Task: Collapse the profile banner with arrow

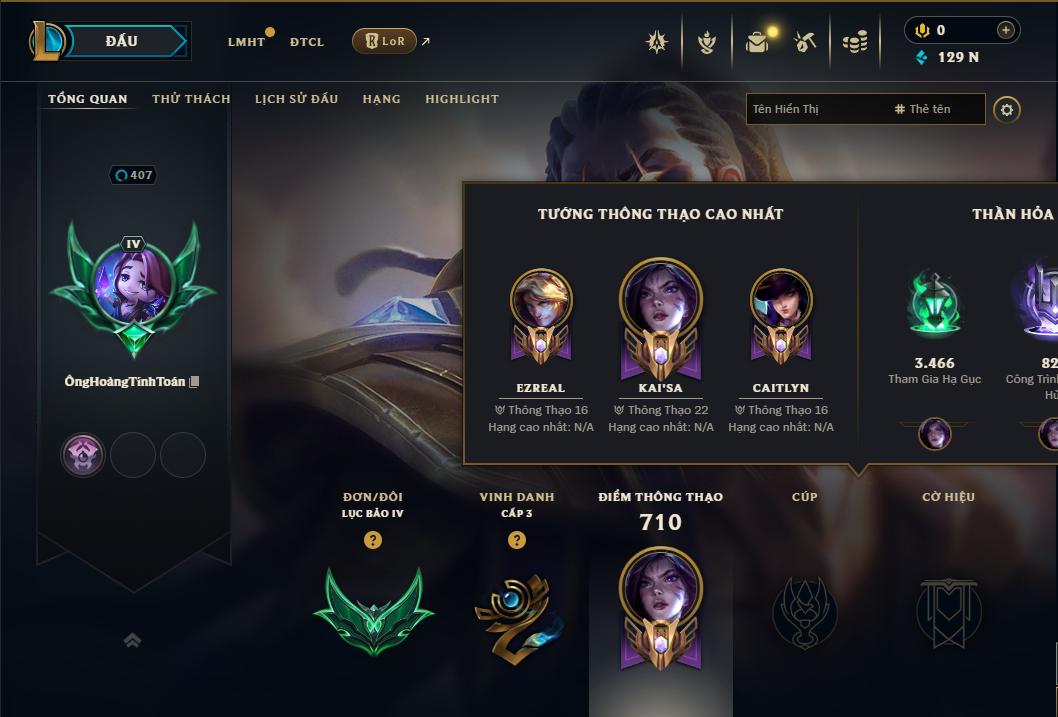Action: click(132, 640)
